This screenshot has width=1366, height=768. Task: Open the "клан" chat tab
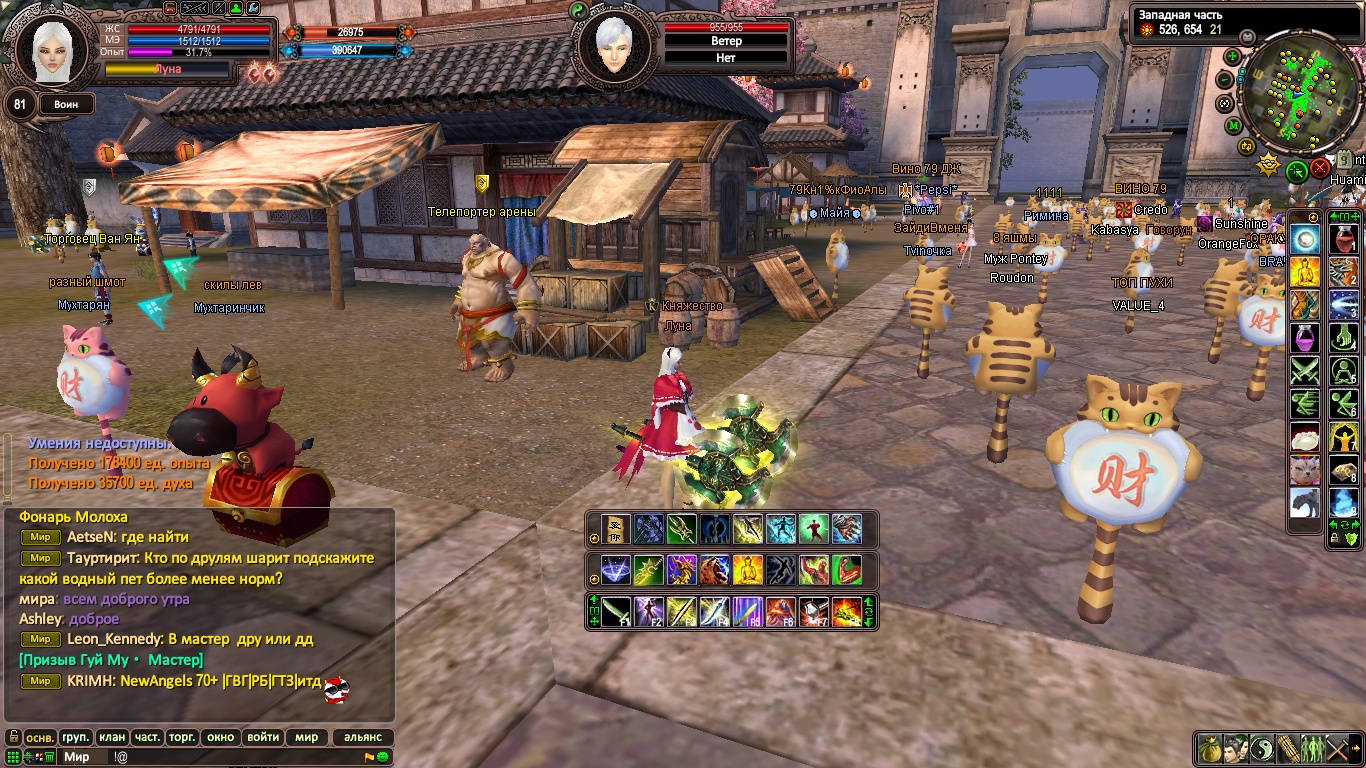pos(112,737)
